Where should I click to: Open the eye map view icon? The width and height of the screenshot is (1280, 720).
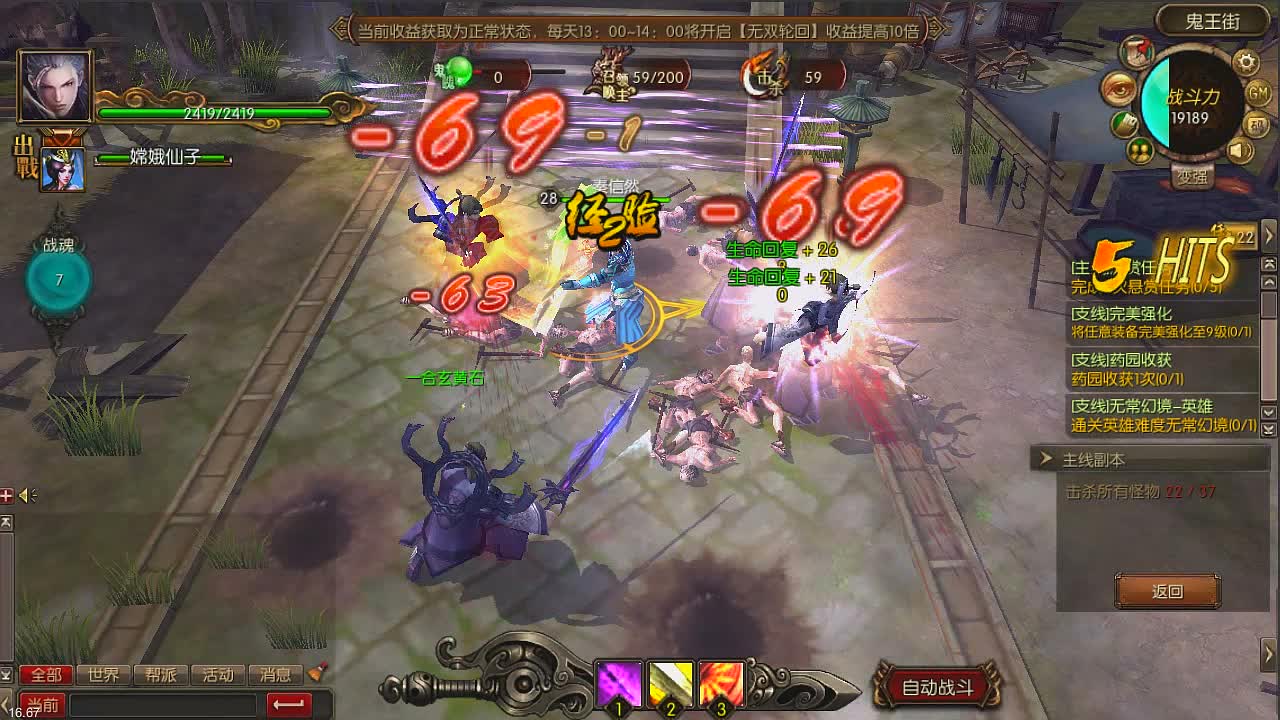(1117, 90)
